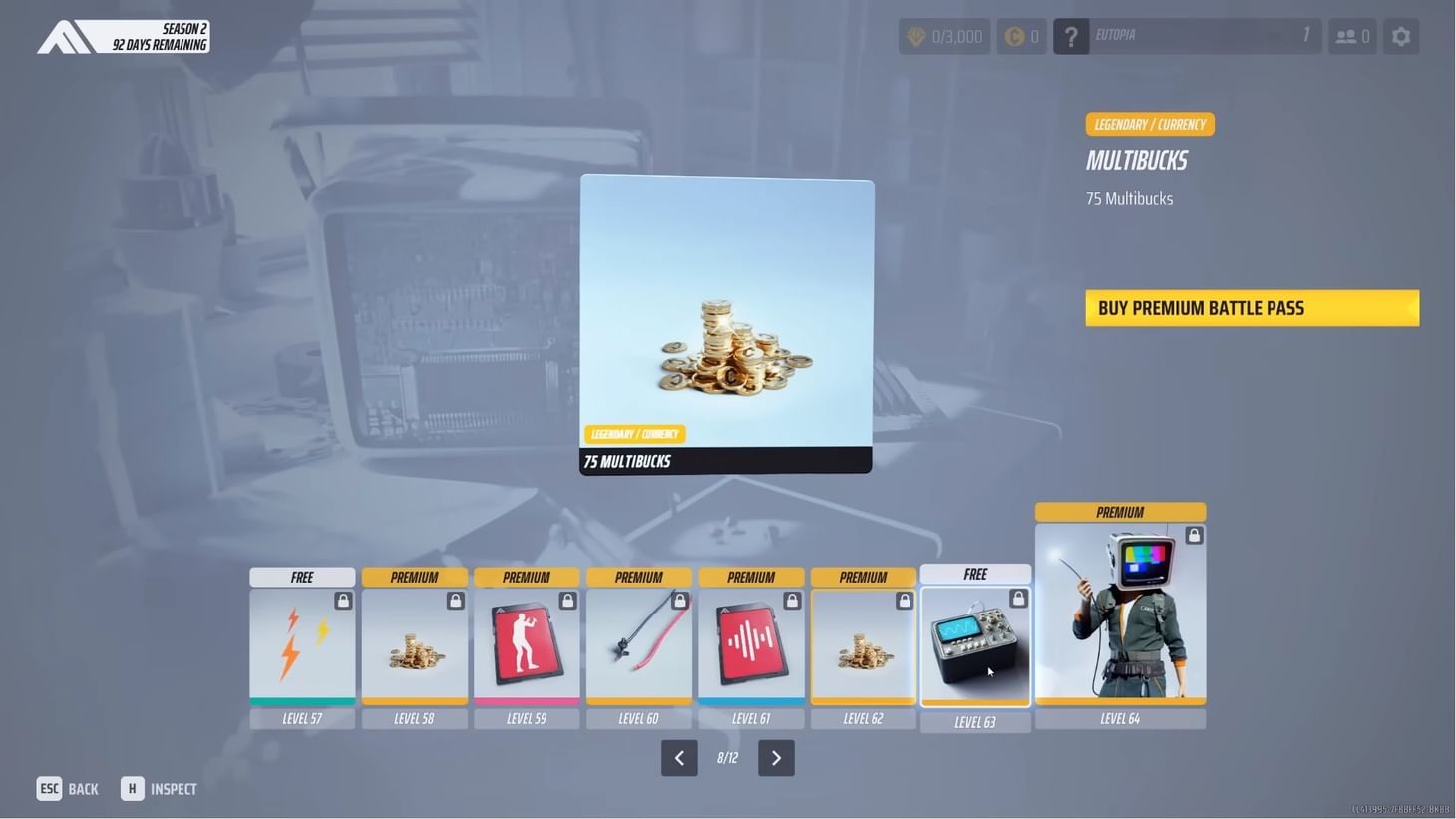The width and height of the screenshot is (1456, 819).
Task: Click the ESC Back control
Action: tap(67, 788)
